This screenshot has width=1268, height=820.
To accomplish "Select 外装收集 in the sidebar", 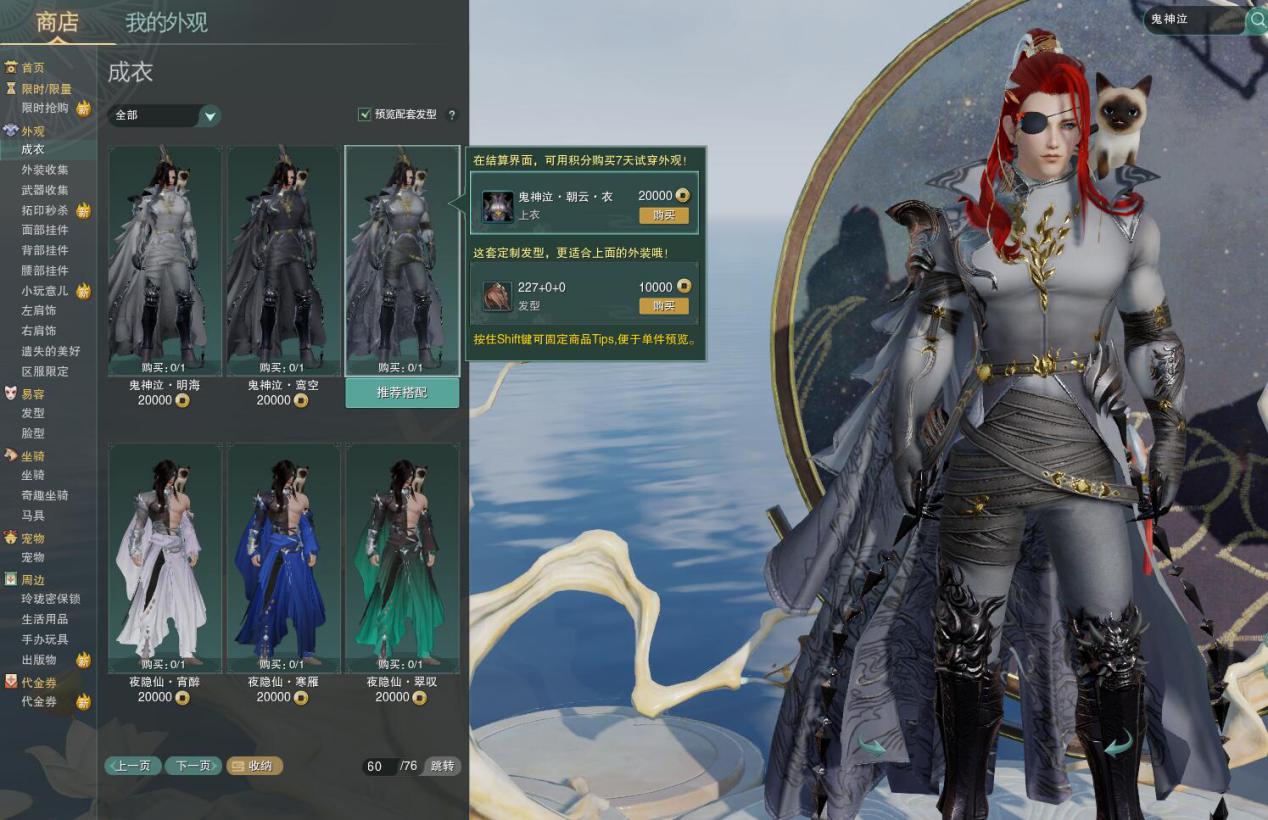I will coord(45,170).
